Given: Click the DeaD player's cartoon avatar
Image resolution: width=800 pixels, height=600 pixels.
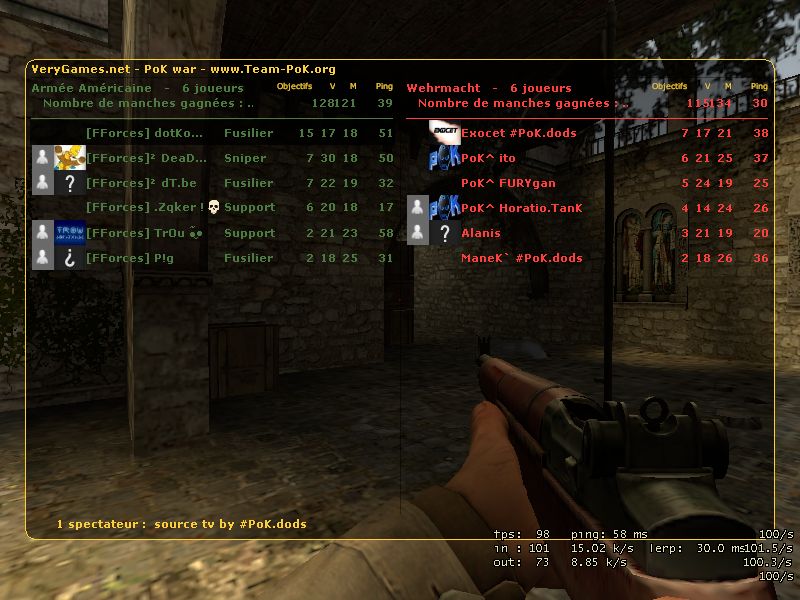Looking at the screenshot, I should coord(70,158).
